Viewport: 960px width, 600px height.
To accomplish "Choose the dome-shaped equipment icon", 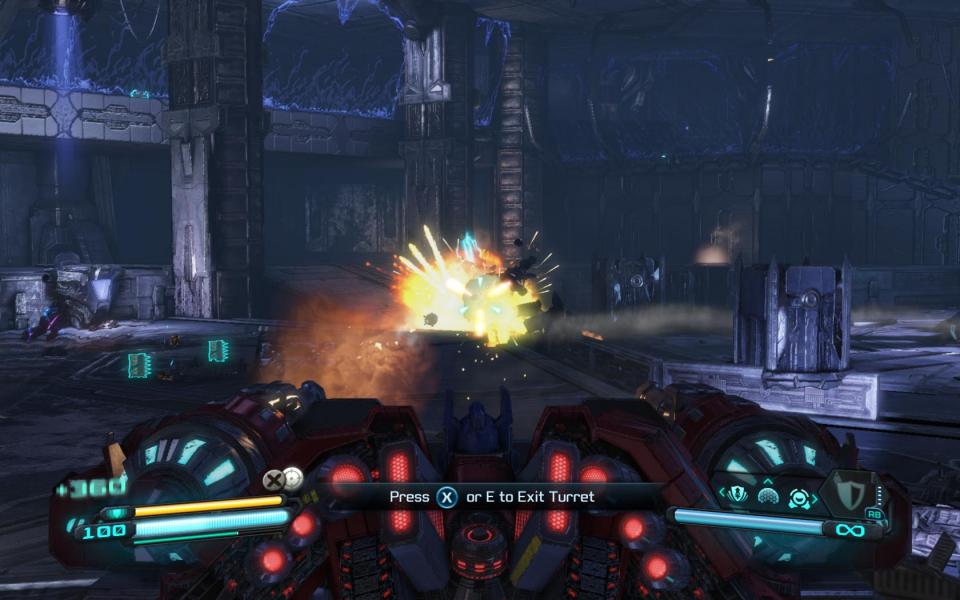I will point(768,496).
